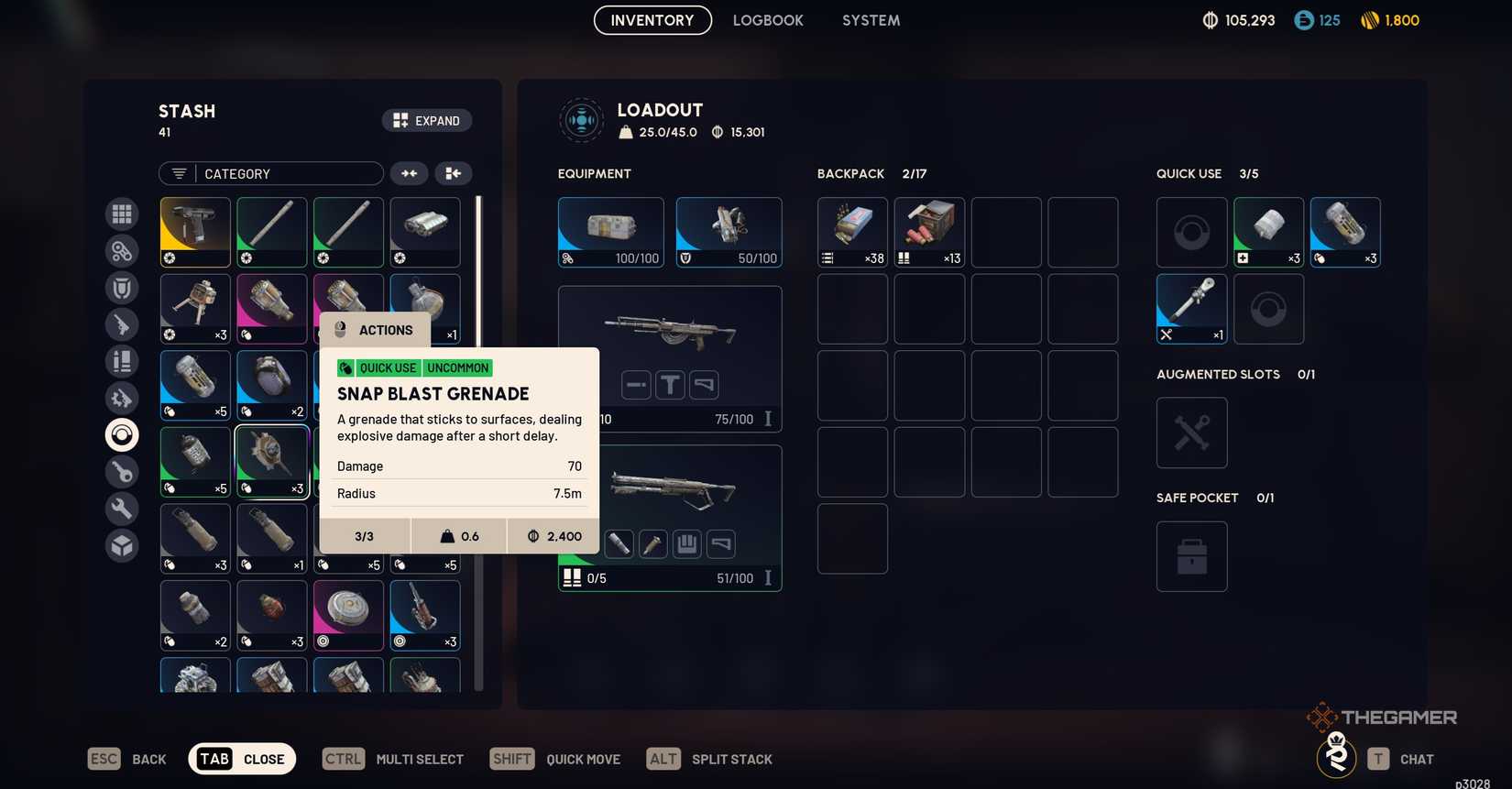This screenshot has width=1512, height=789.
Task: Toggle the compact stash view icon beside the sort arrows
Action: (x=453, y=173)
